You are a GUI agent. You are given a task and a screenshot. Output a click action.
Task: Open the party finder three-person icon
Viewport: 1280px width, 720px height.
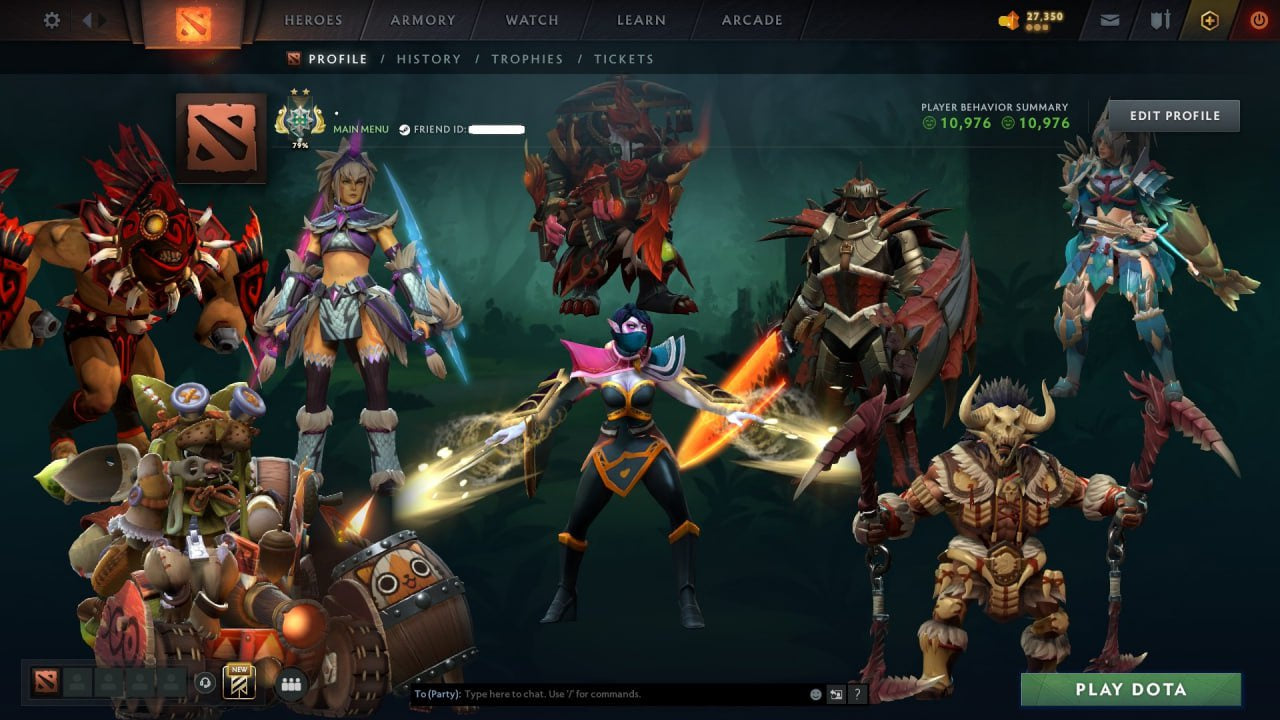[291, 683]
